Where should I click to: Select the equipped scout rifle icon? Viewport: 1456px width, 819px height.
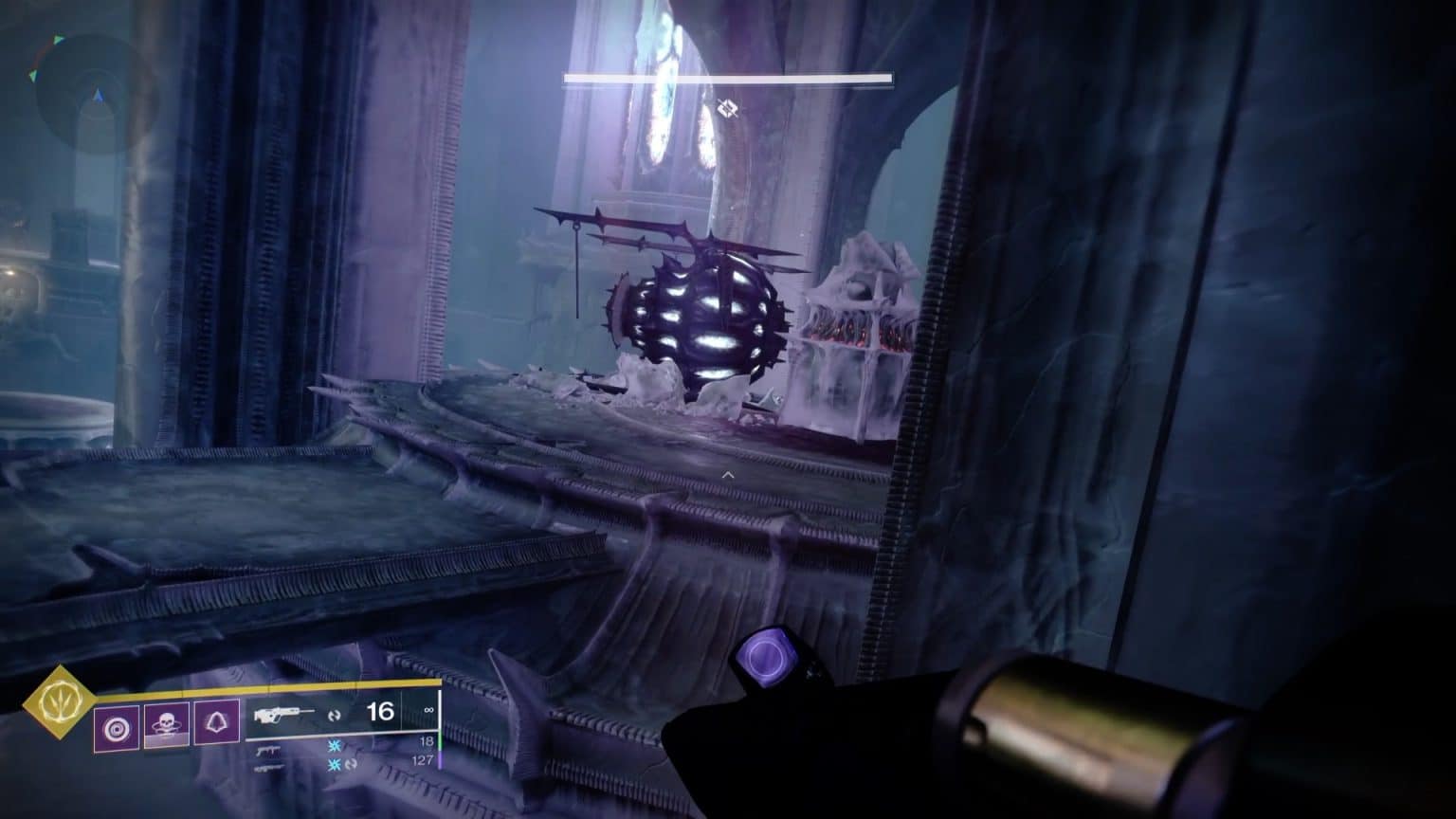point(285,714)
